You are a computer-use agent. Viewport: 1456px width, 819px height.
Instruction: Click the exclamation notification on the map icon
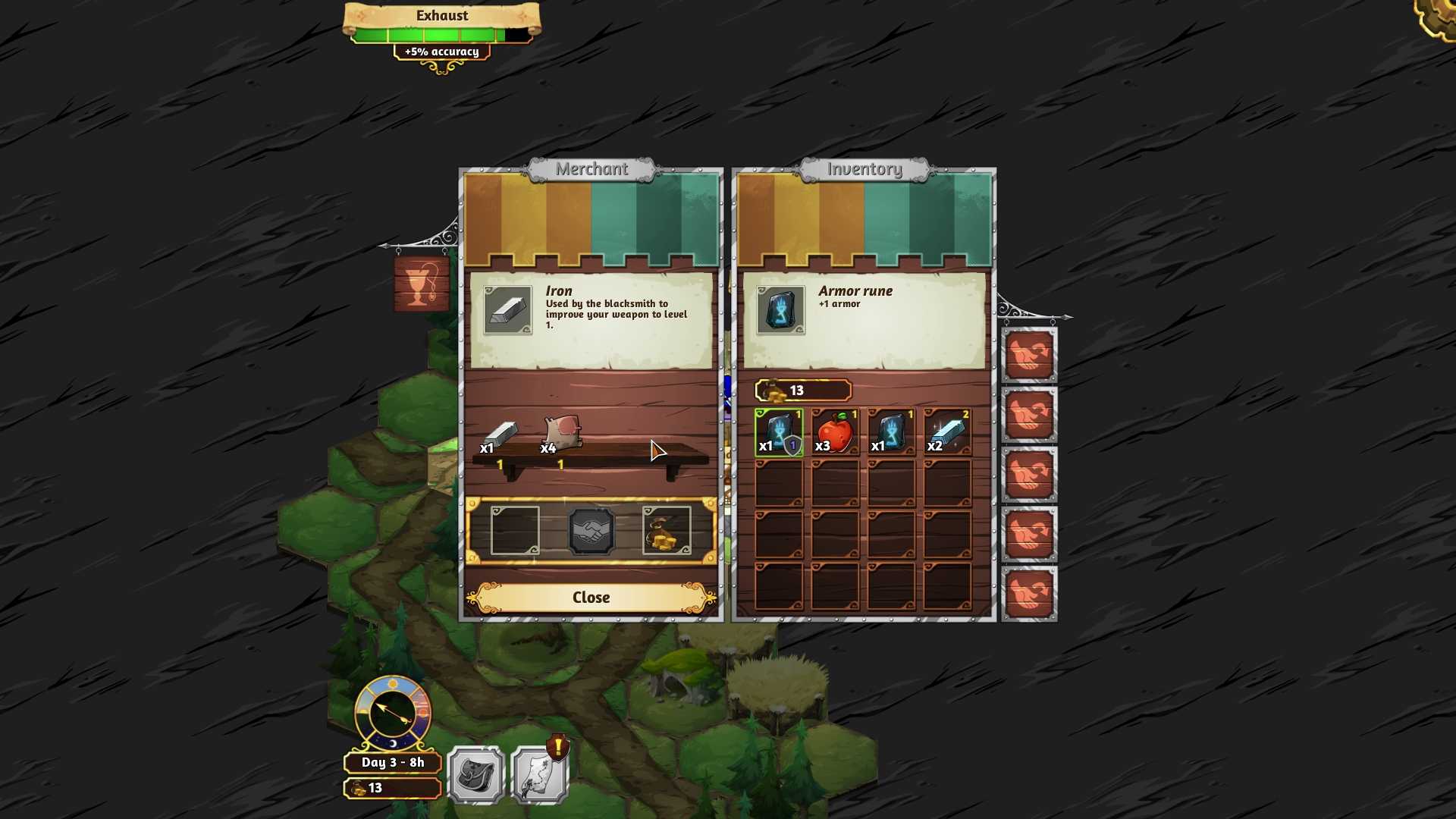pos(557,747)
